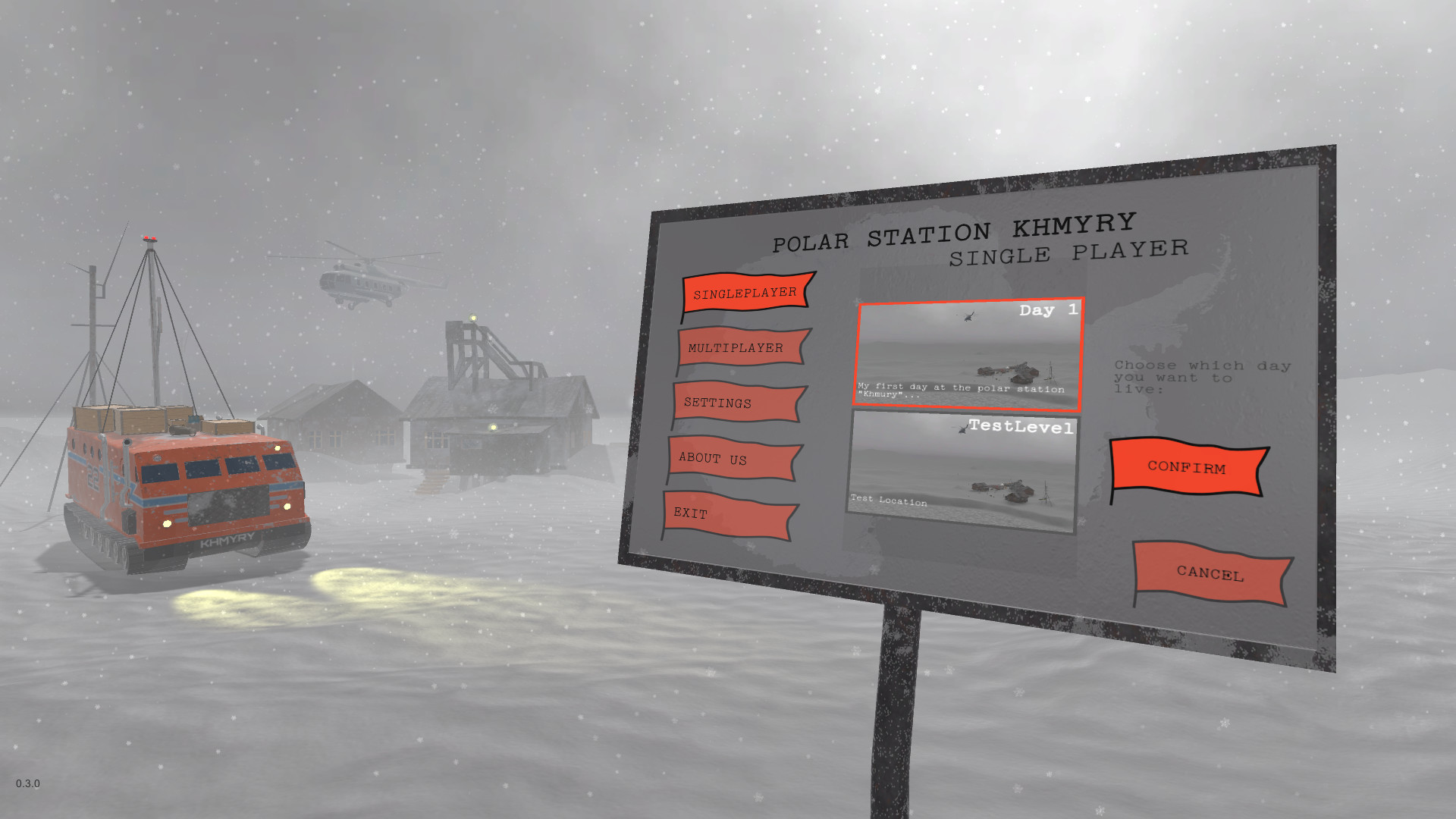Click the 0.3.0 version label
1456x819 pixels.
click(28, 784)
